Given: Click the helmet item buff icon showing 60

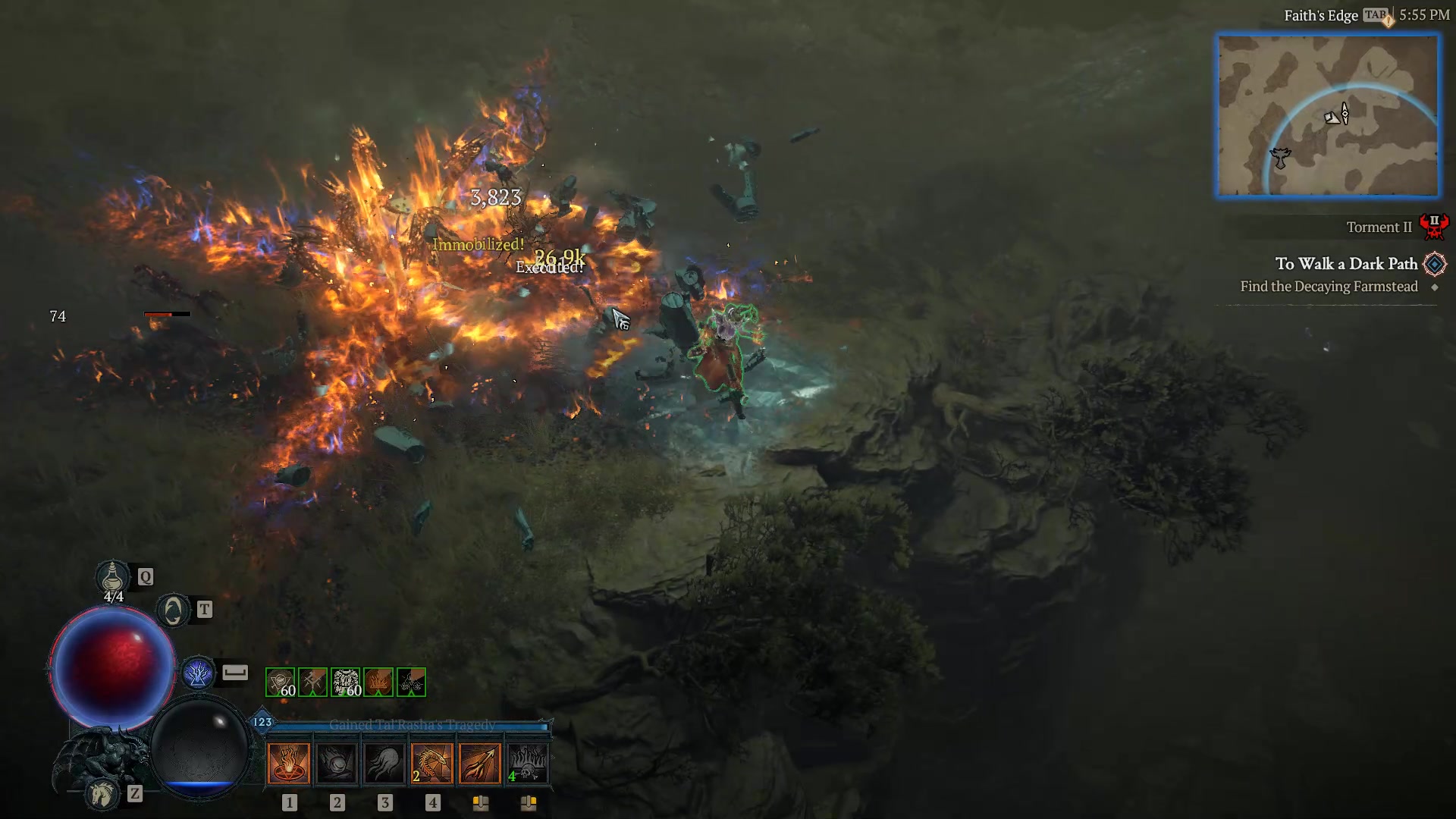Looking at the screenshot, I should point(281,682).
